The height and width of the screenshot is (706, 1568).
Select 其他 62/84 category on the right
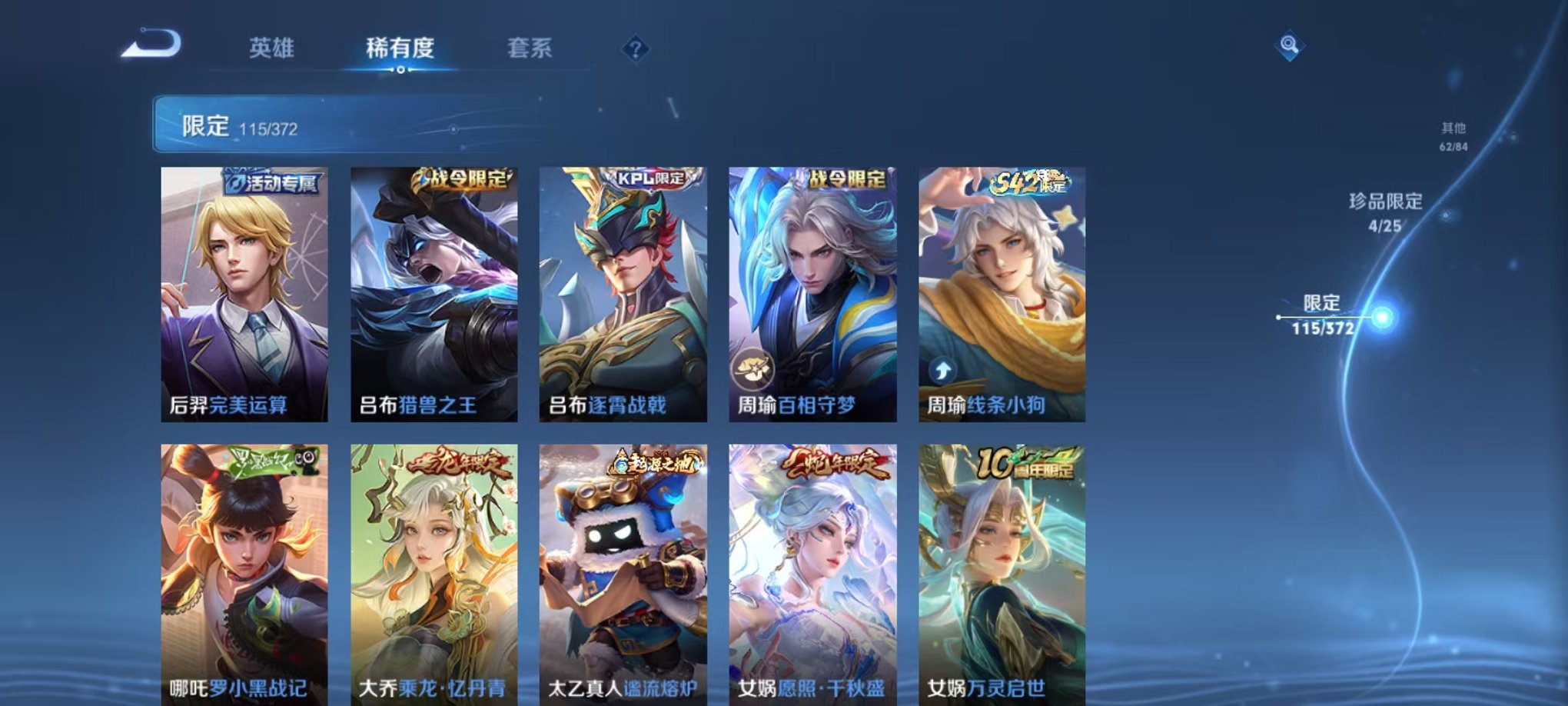[1453, 137]
